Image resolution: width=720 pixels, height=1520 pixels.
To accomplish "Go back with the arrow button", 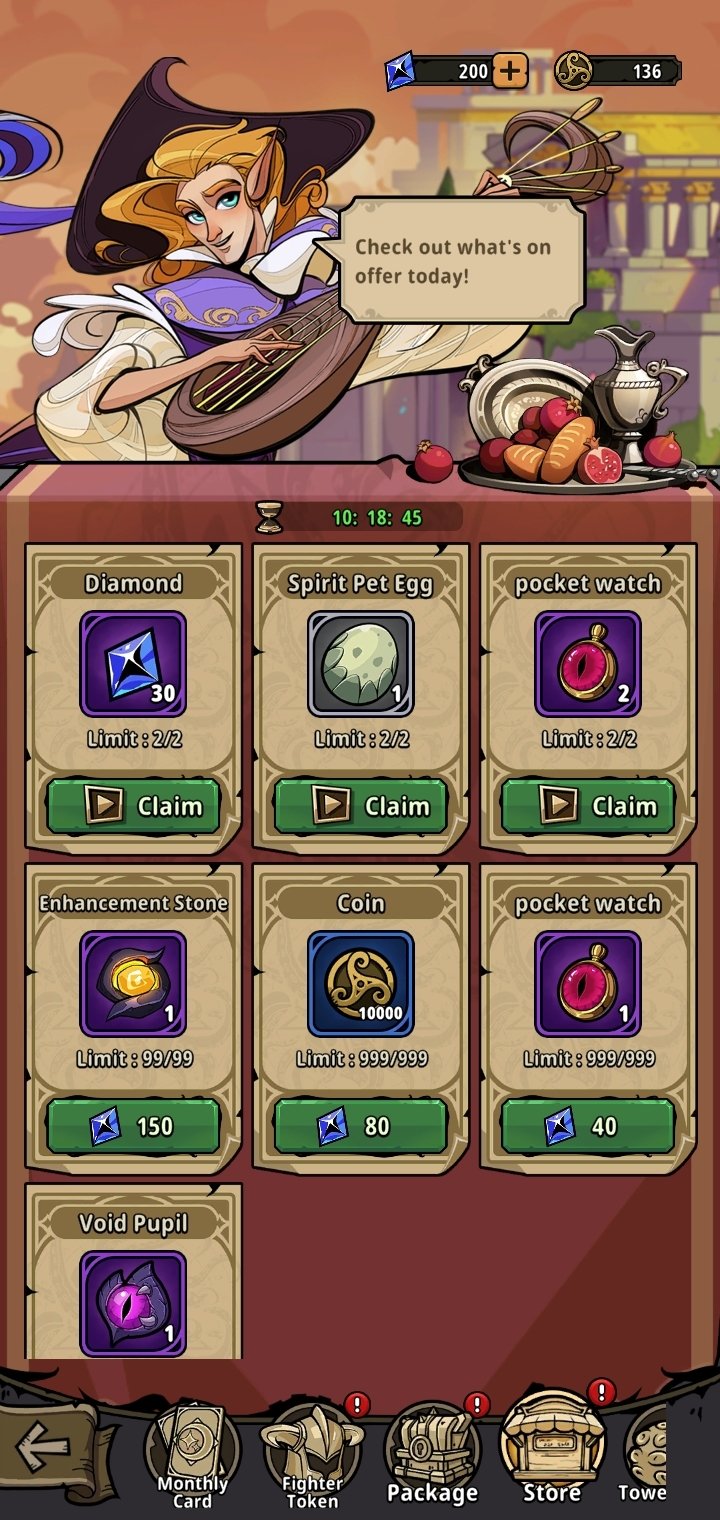I will pyautogui.click(x=44, y=1445).
